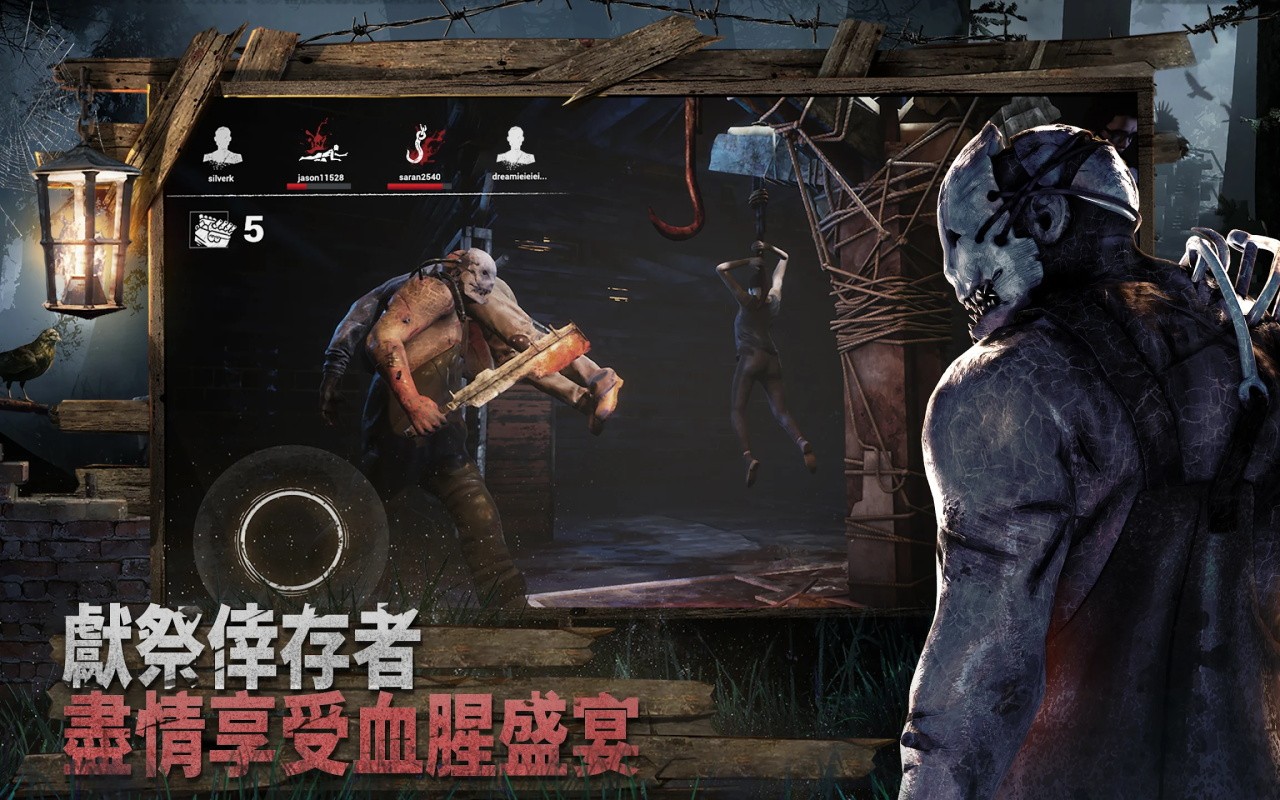
Task: Tap the generator counter icon showing 5
Action: pos(207,228)
